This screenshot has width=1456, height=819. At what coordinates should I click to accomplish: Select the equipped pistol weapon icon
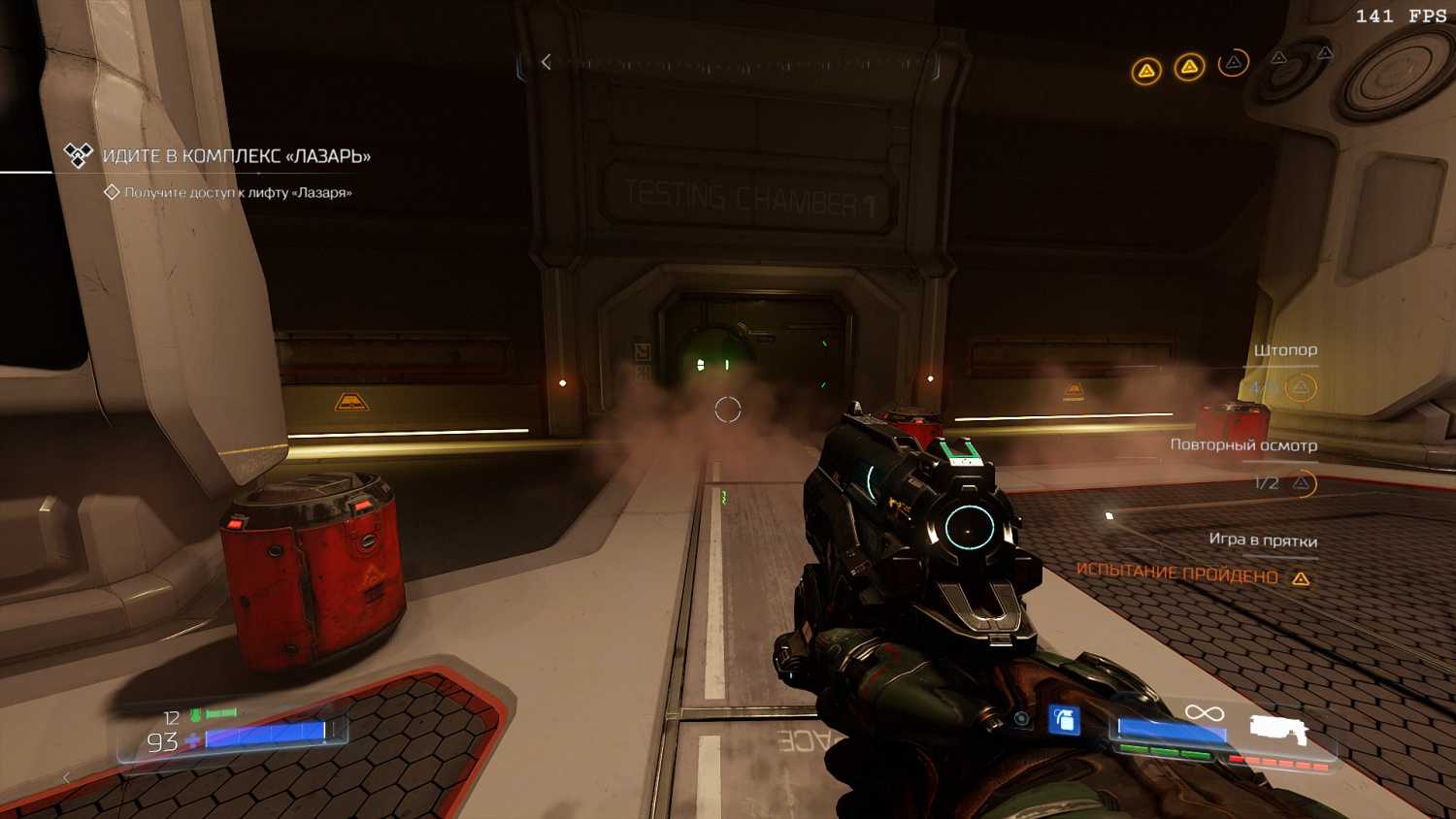click(1277, 730)
